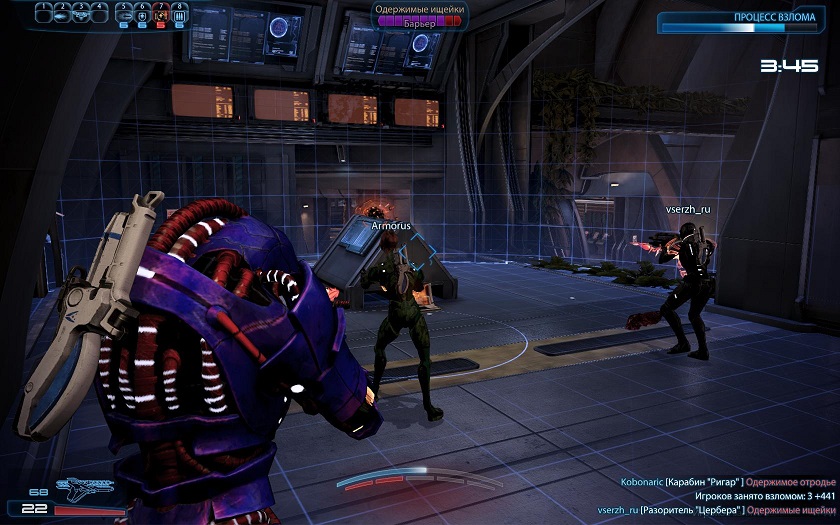Image resolution: width=840 pixels, height=525 pixels.
Task: Use the shield consumable in slot 6
Action: click(142, 16)
